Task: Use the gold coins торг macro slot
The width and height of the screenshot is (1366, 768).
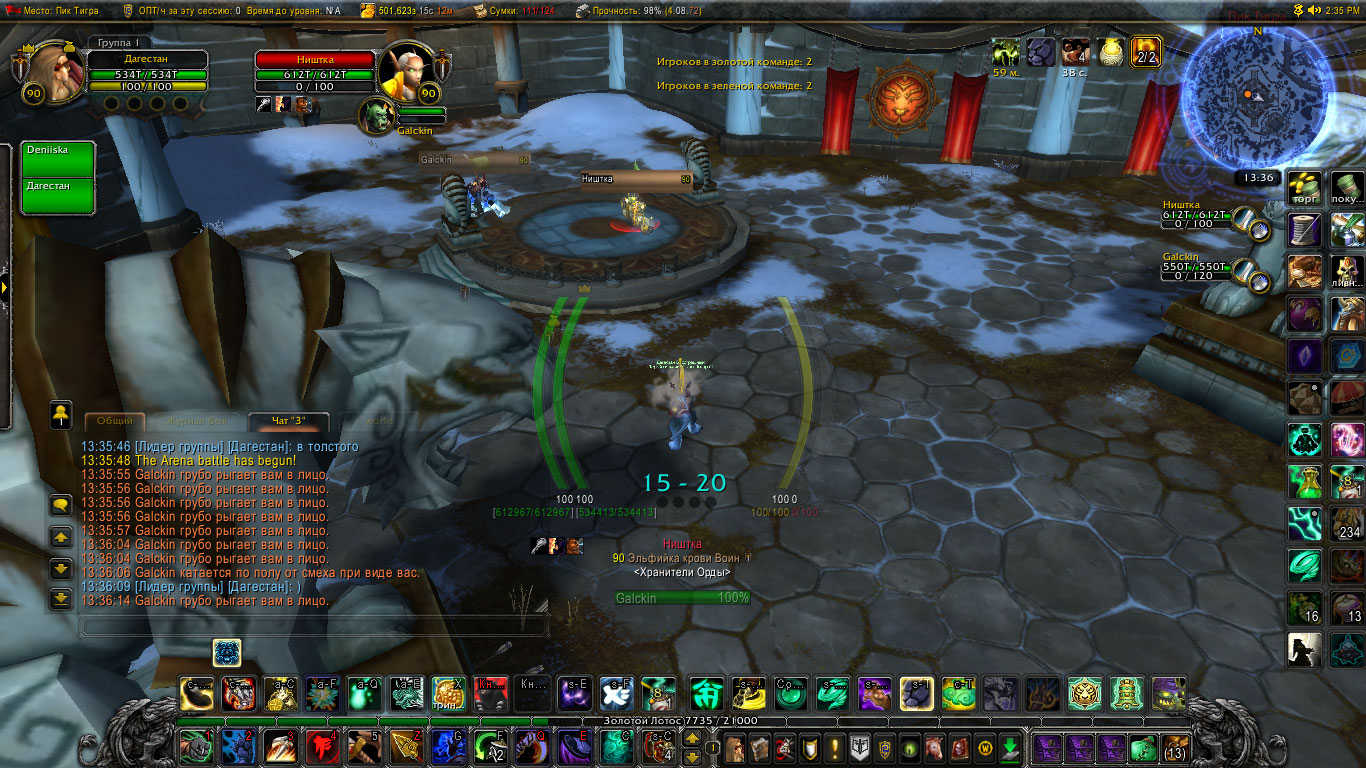Action: [1305, 187]
